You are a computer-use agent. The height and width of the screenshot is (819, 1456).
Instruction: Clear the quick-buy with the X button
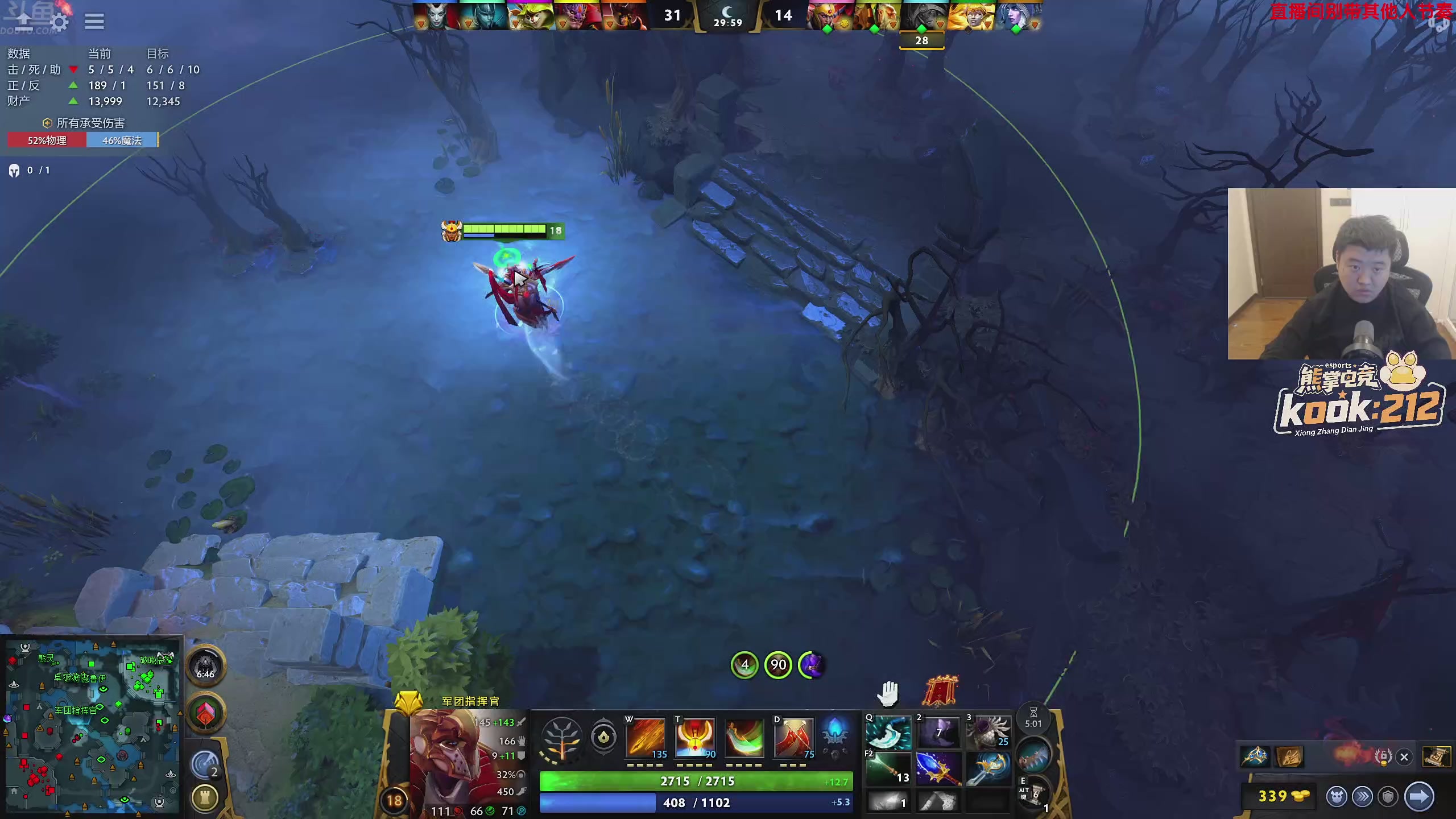coord(1404,757)
